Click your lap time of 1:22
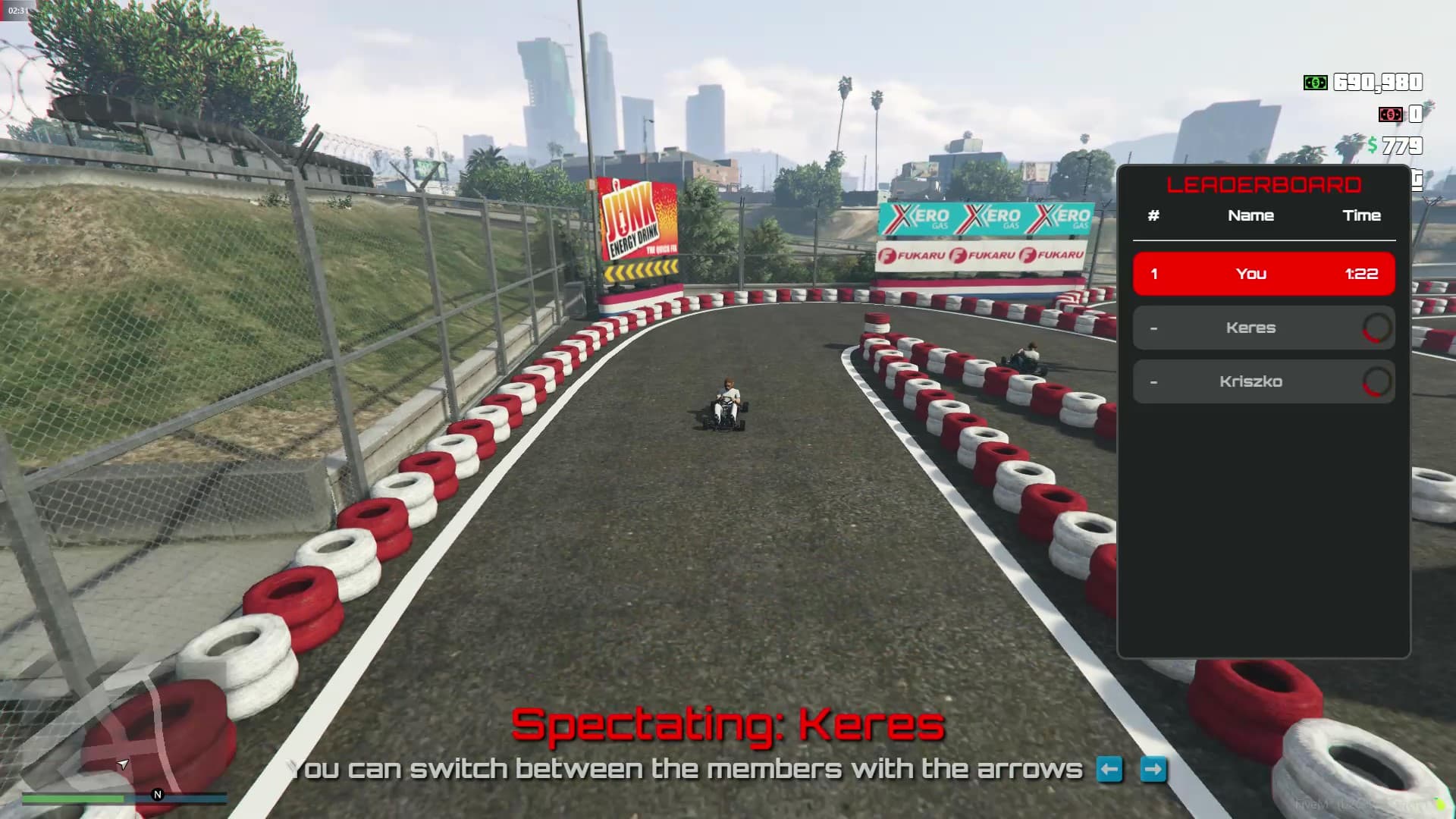 click(x=1363, y=274)
